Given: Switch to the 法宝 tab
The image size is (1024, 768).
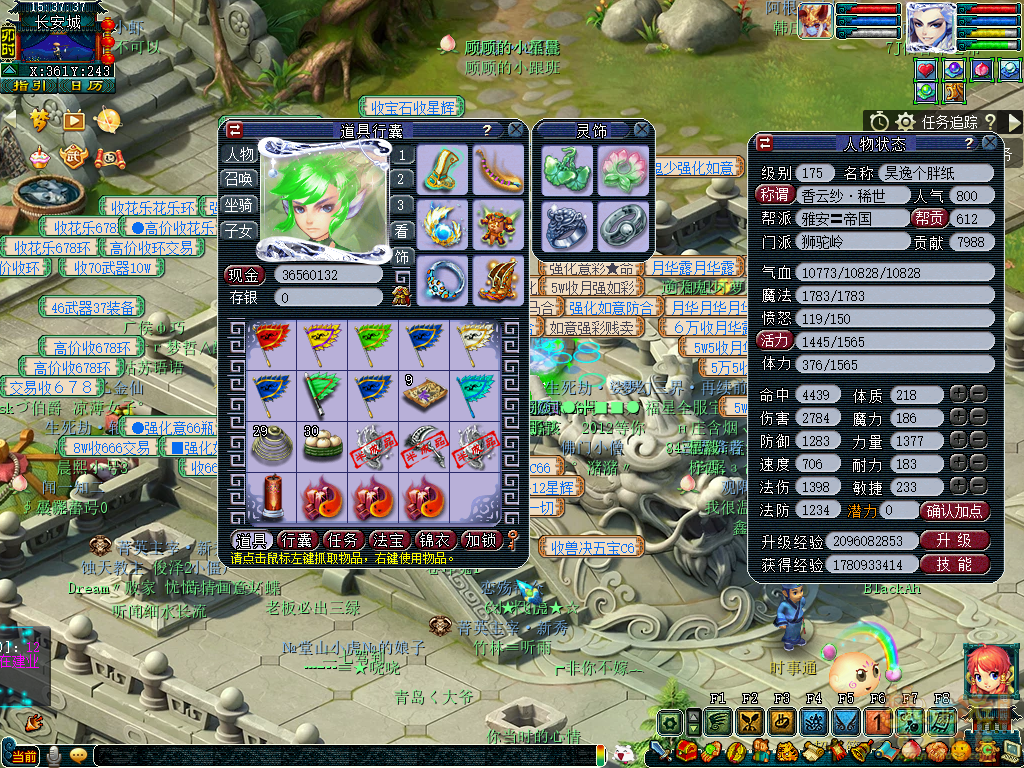Looking at the screenshot, I should (x=389, y=541).
